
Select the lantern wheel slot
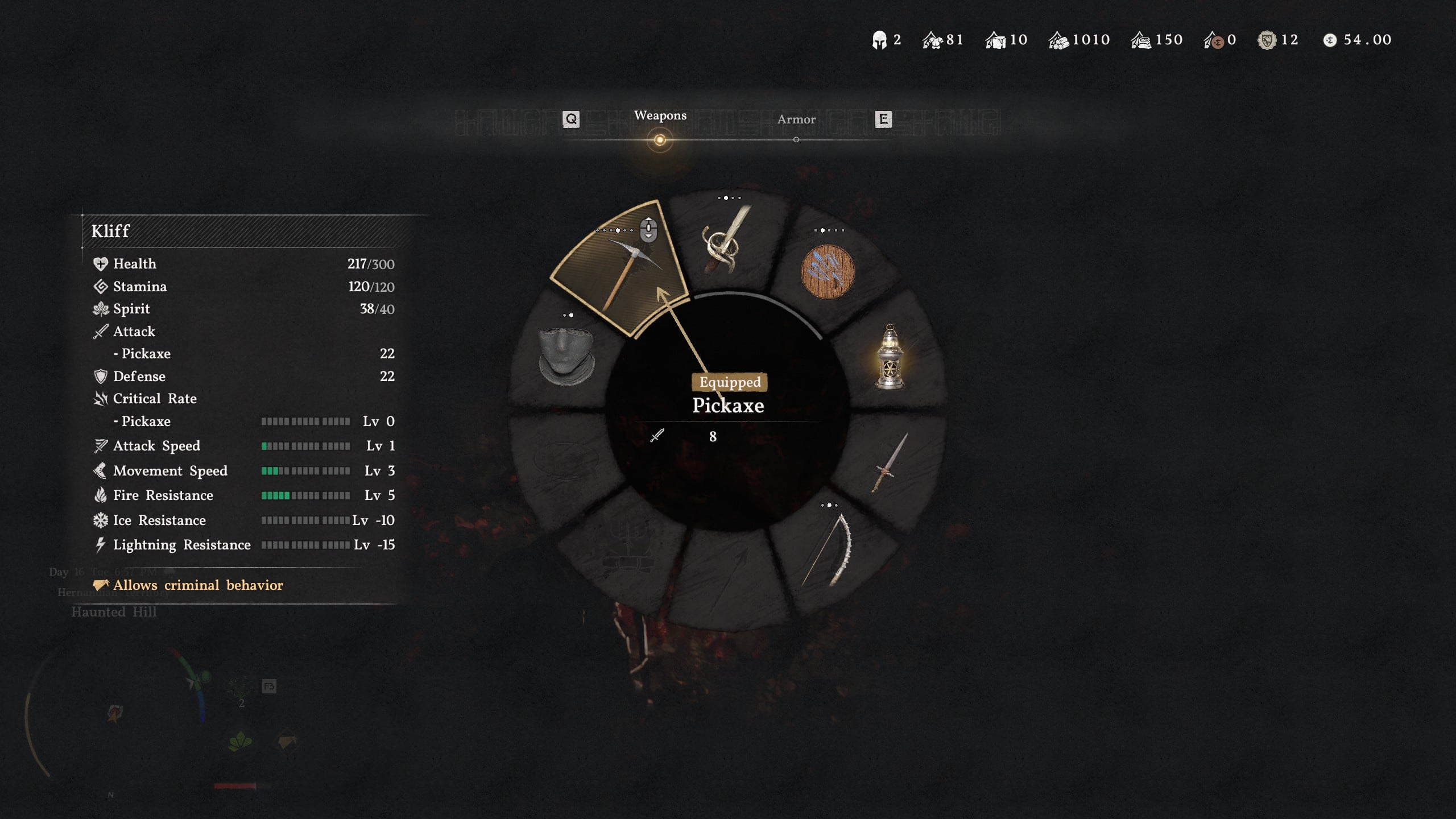coord(890,357)
